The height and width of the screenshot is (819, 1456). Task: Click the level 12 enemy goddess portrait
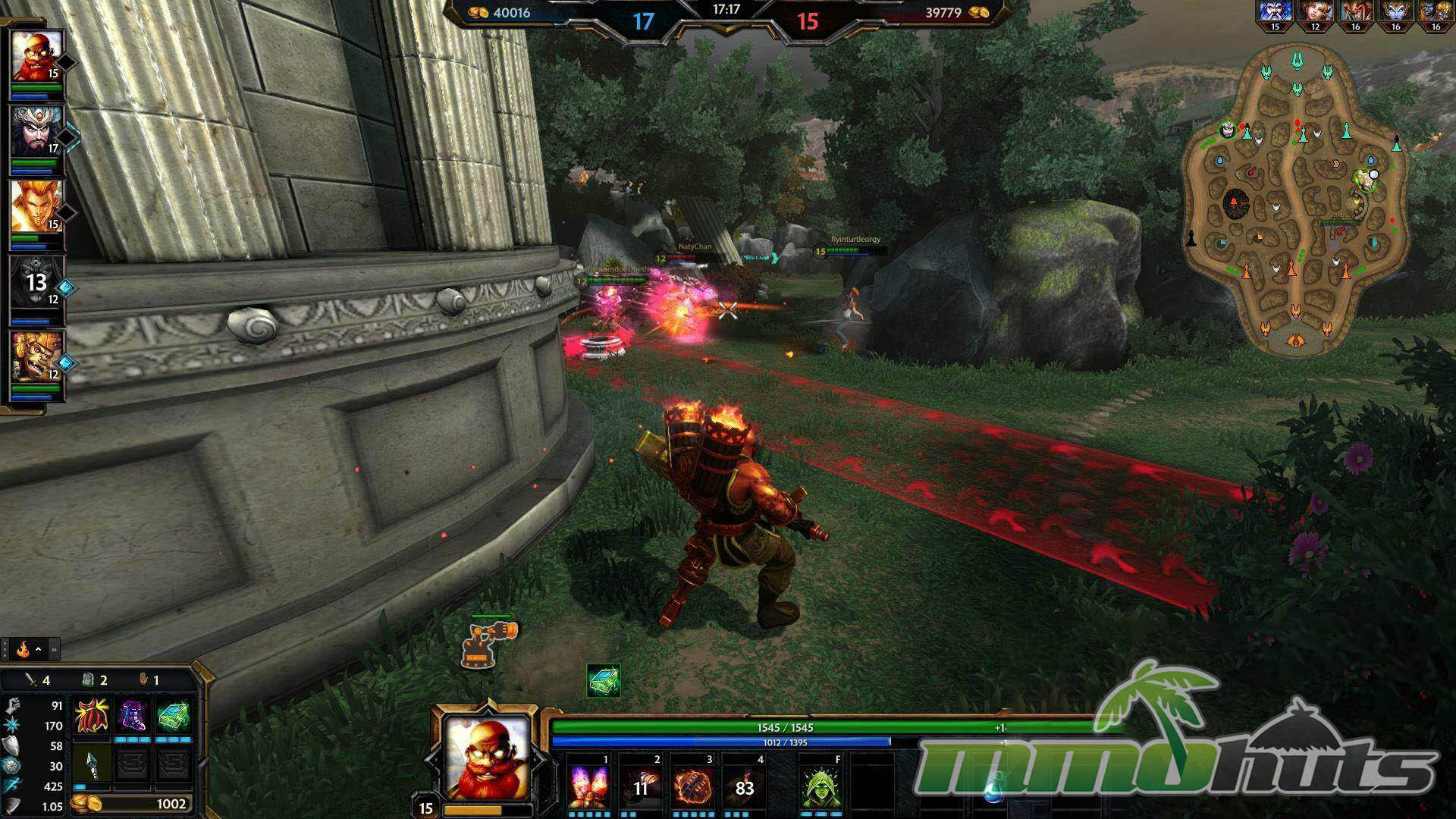click(1315, 12)
